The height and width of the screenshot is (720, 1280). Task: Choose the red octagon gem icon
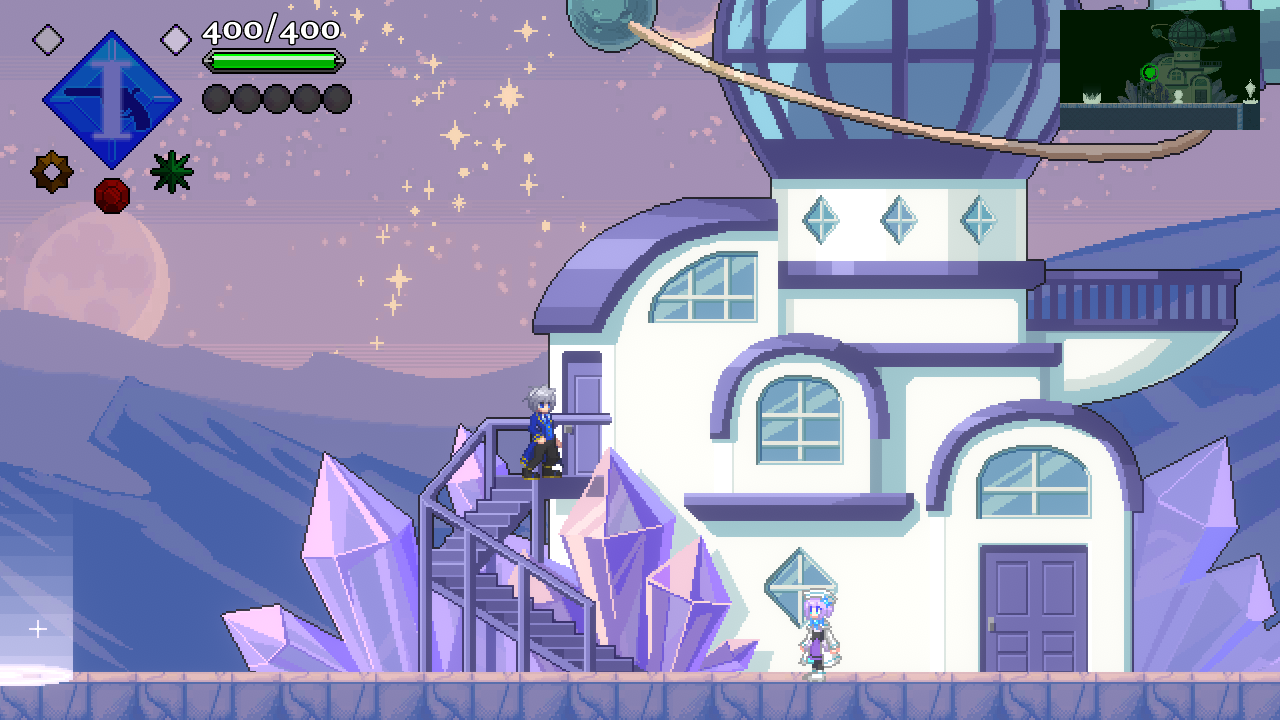112,195
